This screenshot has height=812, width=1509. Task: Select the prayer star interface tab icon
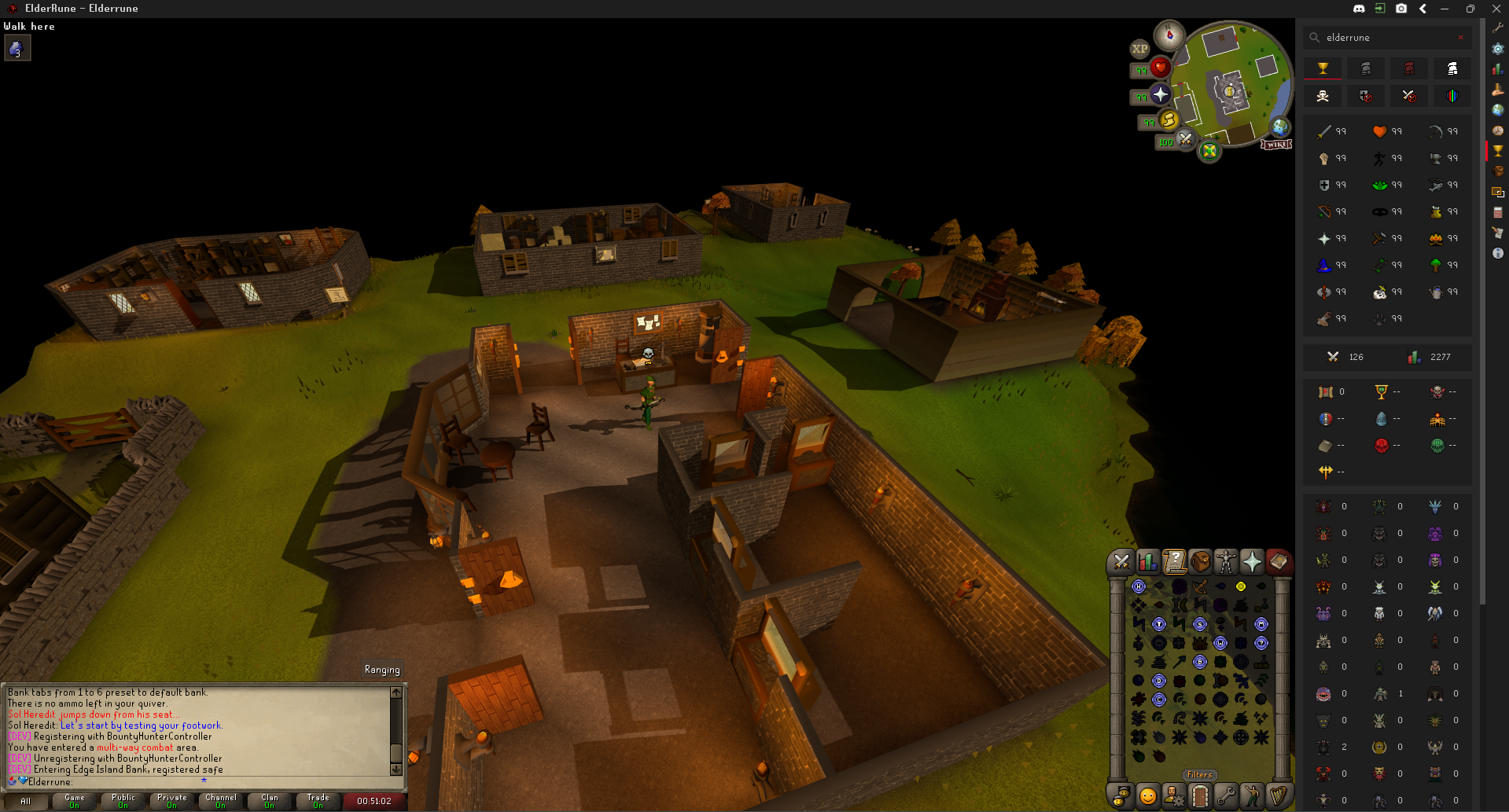[x=1251, y=562]
